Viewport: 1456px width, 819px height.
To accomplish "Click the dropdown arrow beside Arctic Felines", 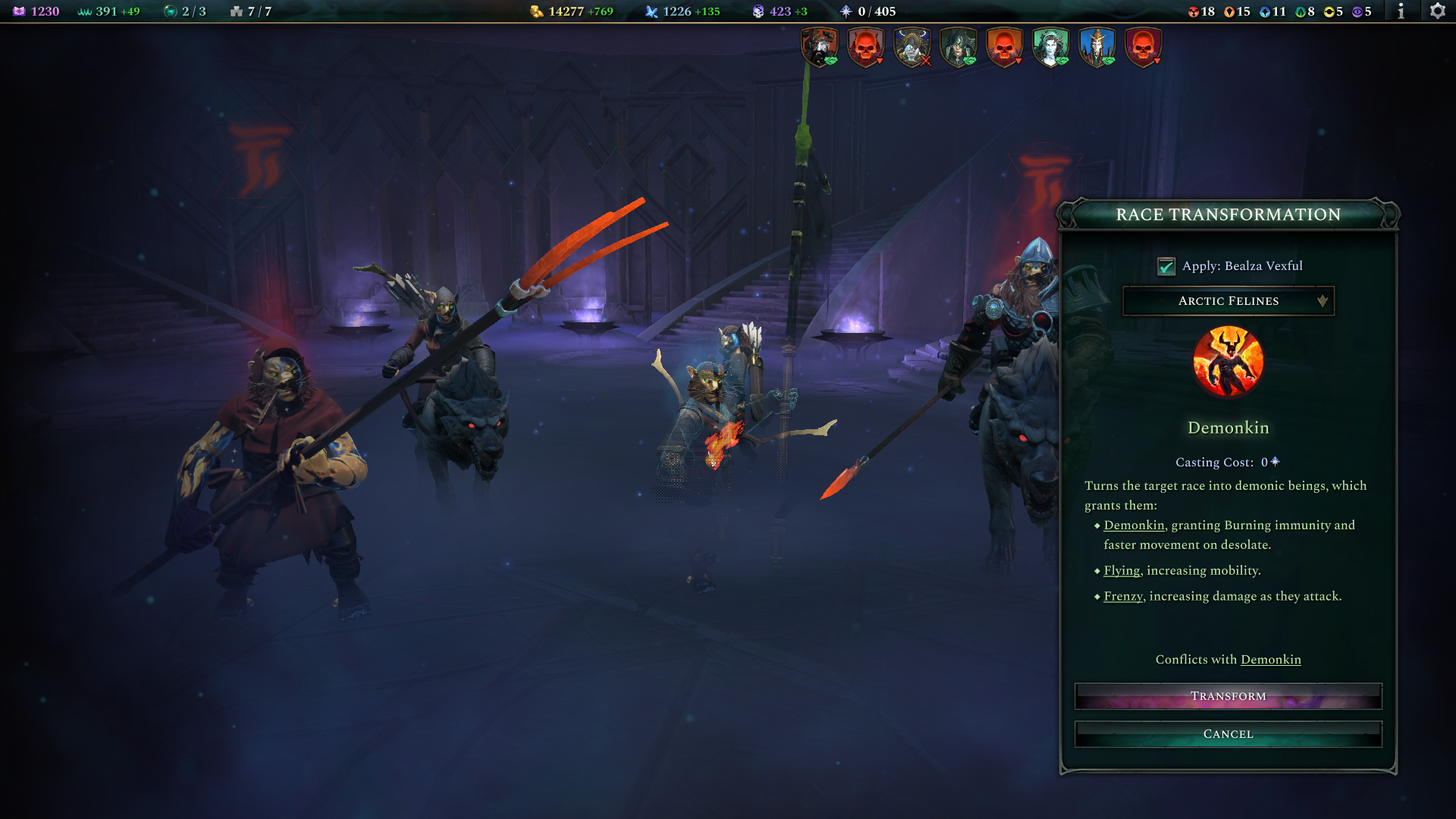I will [1323, 301].
